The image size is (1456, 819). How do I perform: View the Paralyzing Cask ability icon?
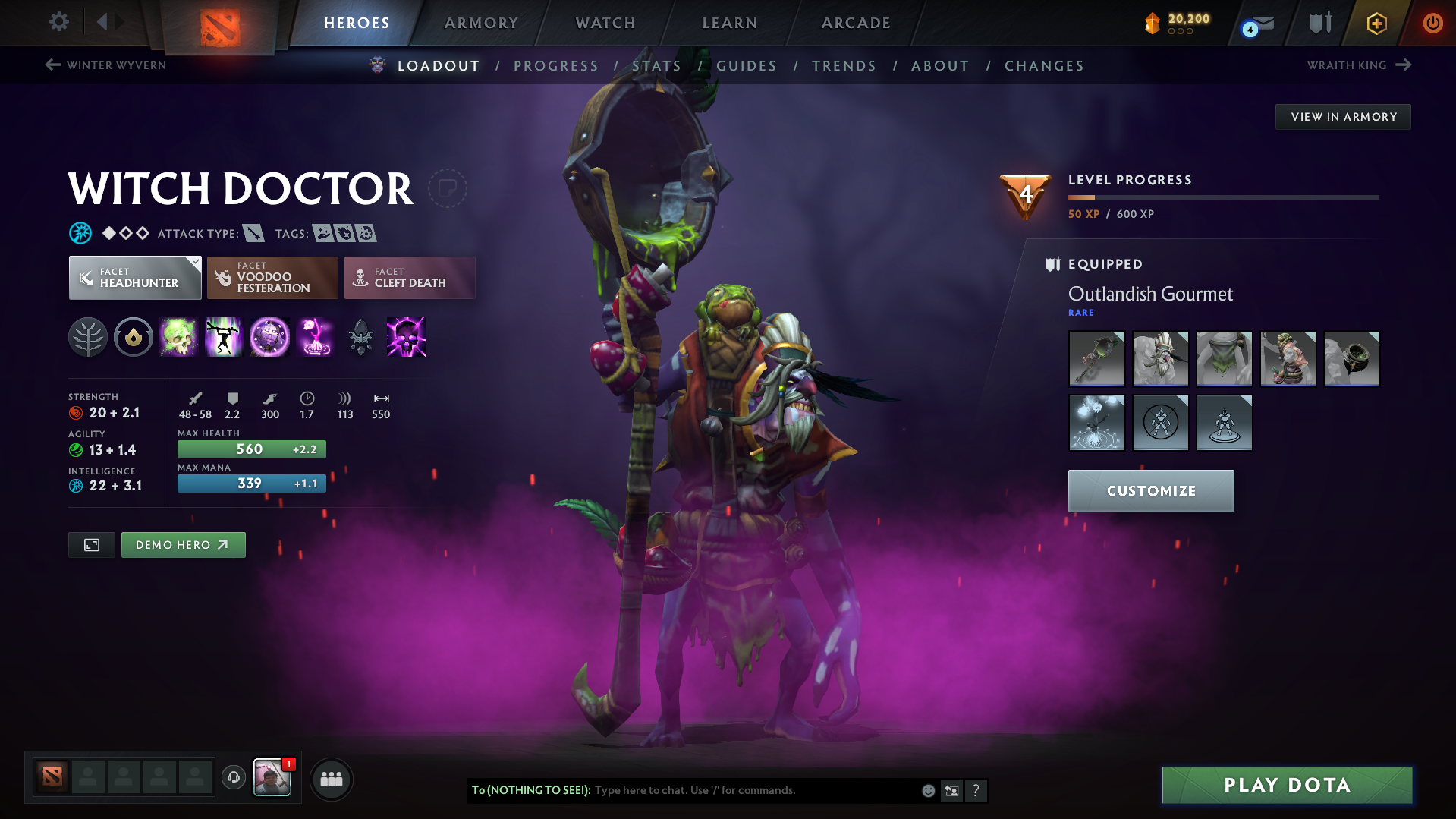coord(179,338)
